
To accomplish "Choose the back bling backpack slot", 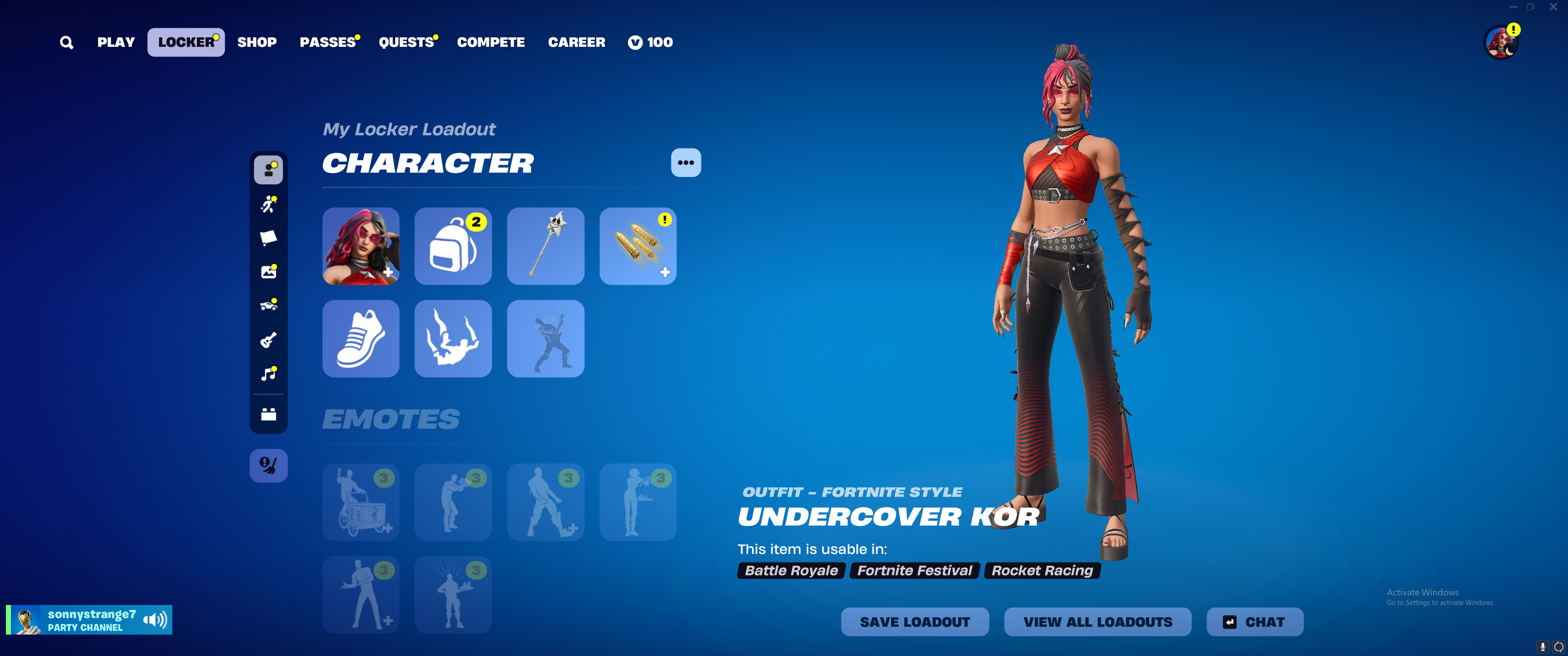I will (453, 246).
